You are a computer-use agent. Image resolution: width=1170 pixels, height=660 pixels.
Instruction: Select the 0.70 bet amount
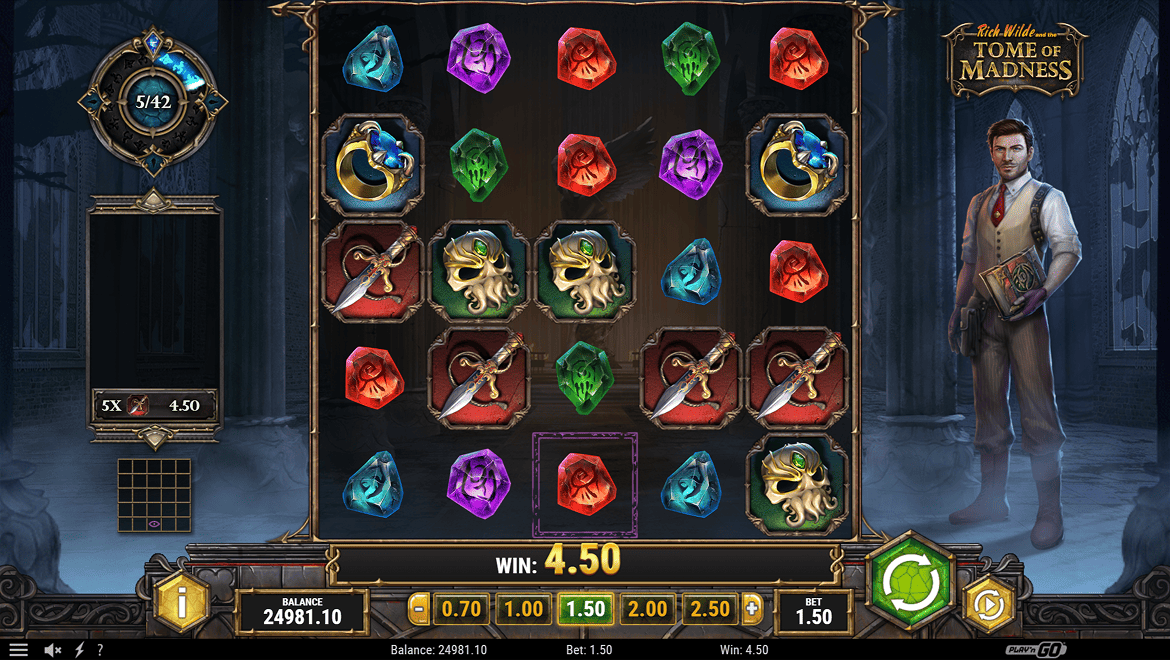(x=461, y=608)
